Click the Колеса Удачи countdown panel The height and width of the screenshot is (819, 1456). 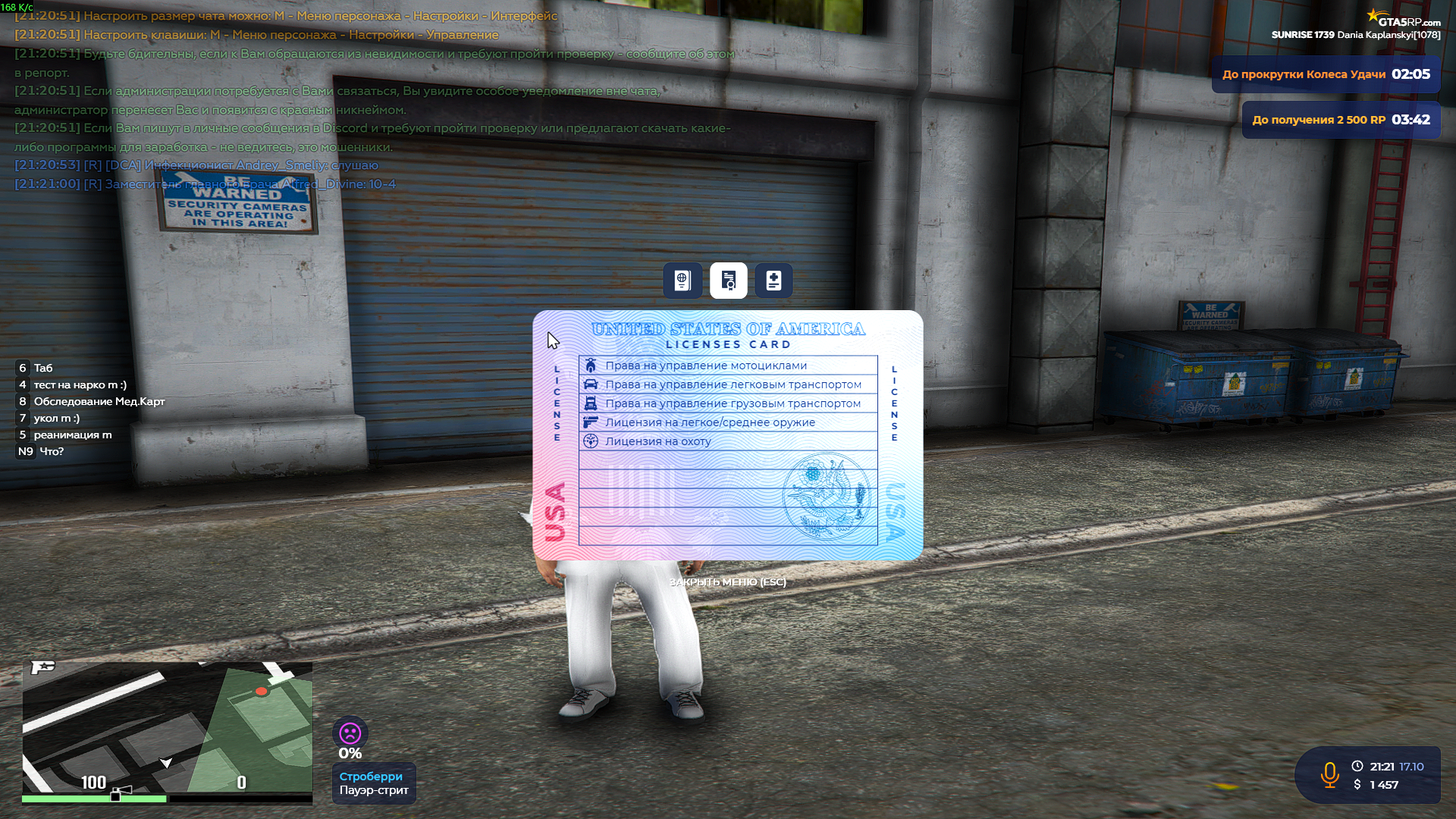coord(1326,74)
